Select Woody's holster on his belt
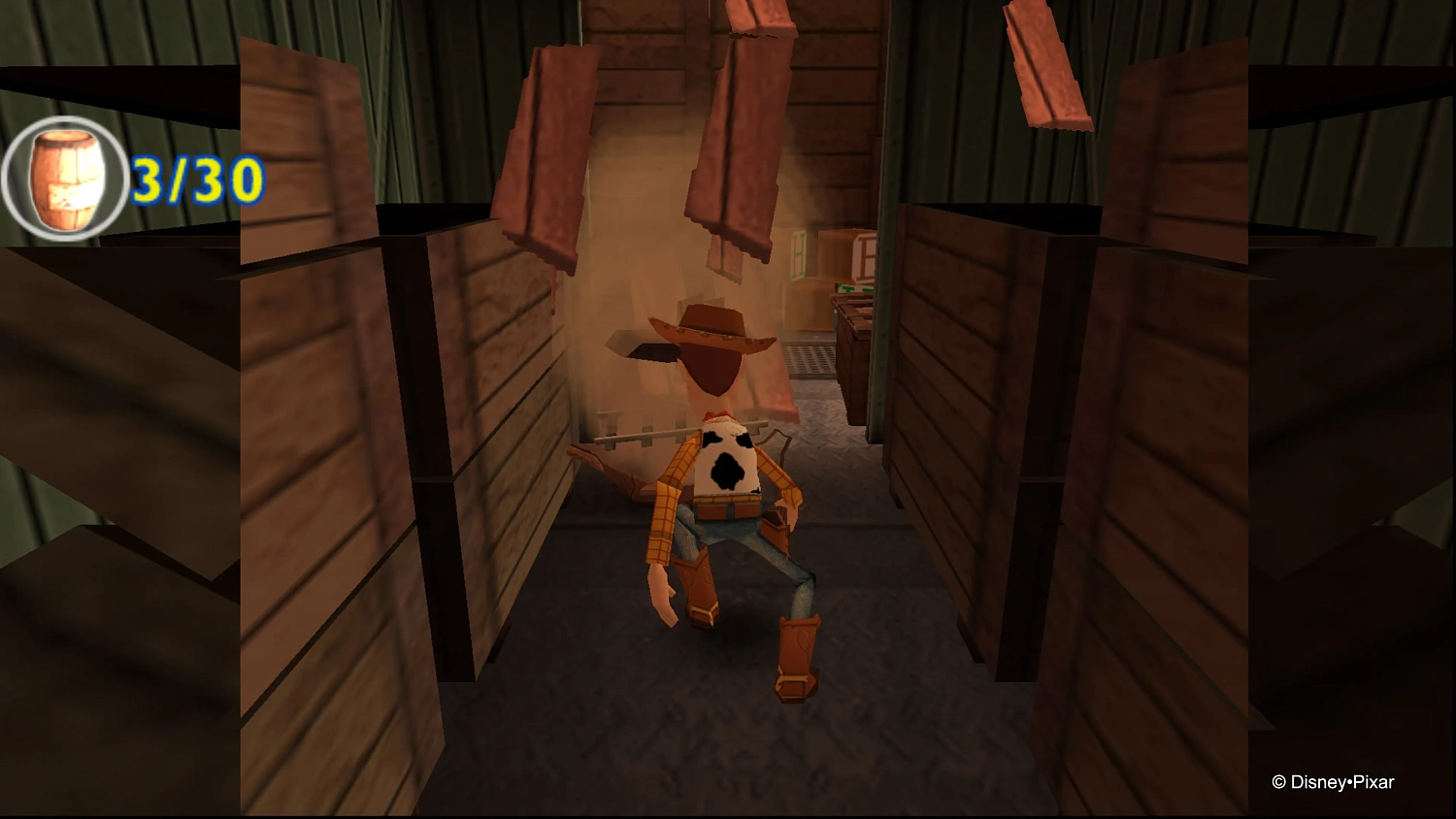The width and height of the screenshot is (1456, 819). tap(777, 519)
